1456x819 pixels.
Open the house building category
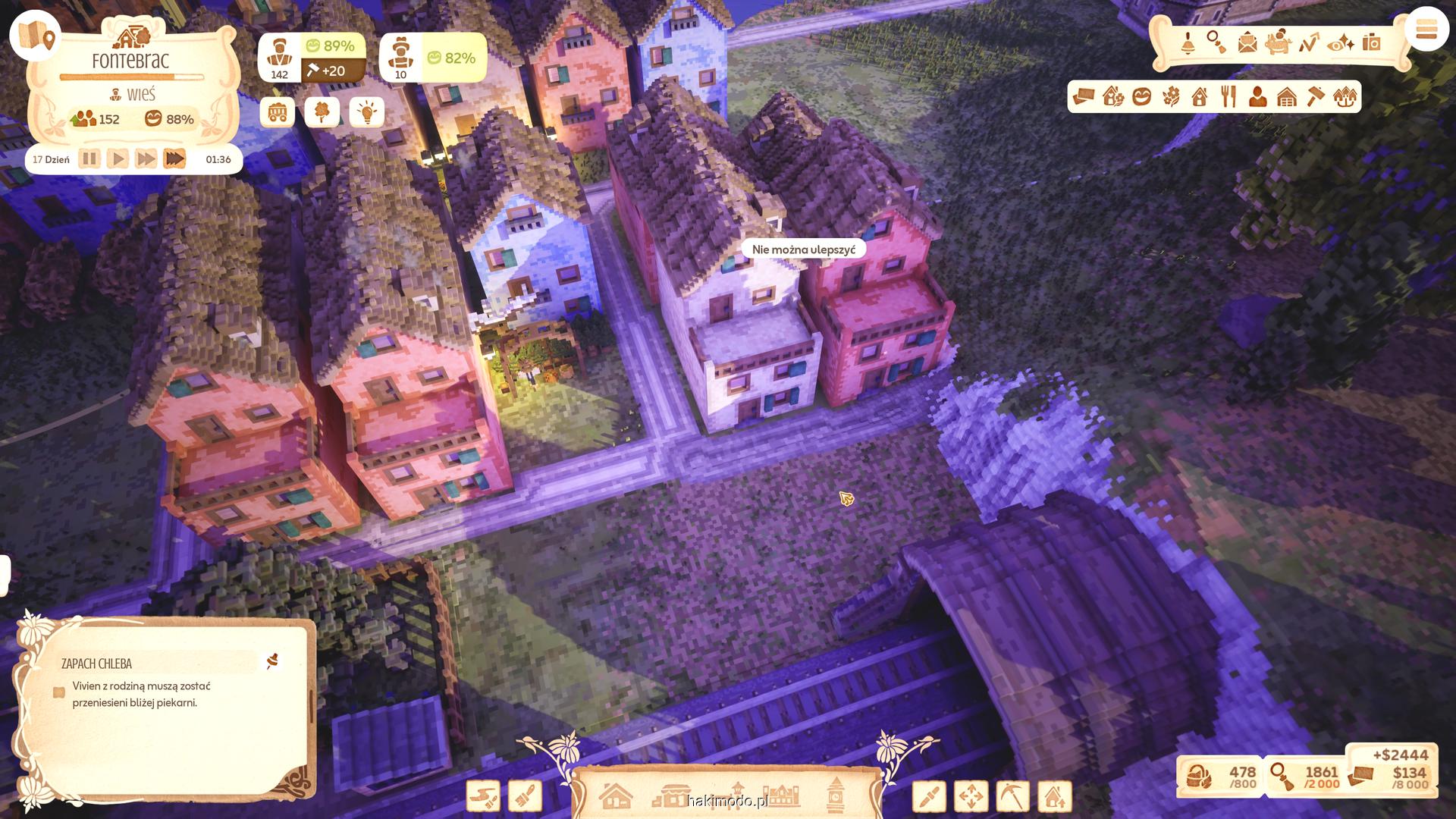(x=616, y=796)
